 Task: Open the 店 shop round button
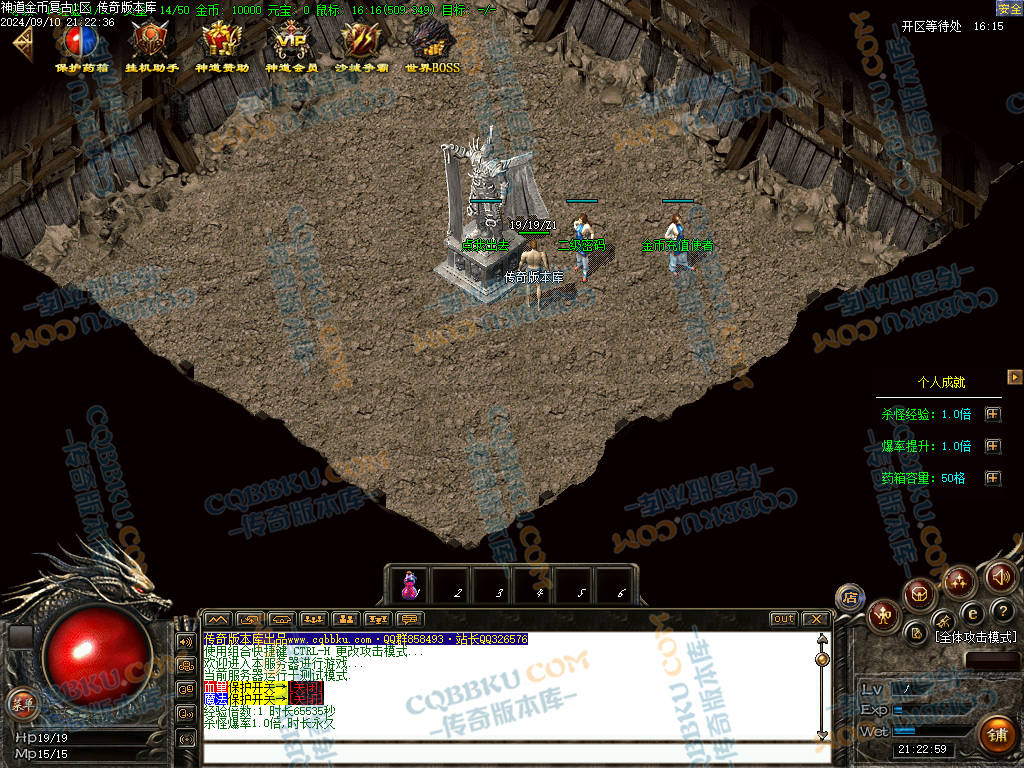point(850,597)
